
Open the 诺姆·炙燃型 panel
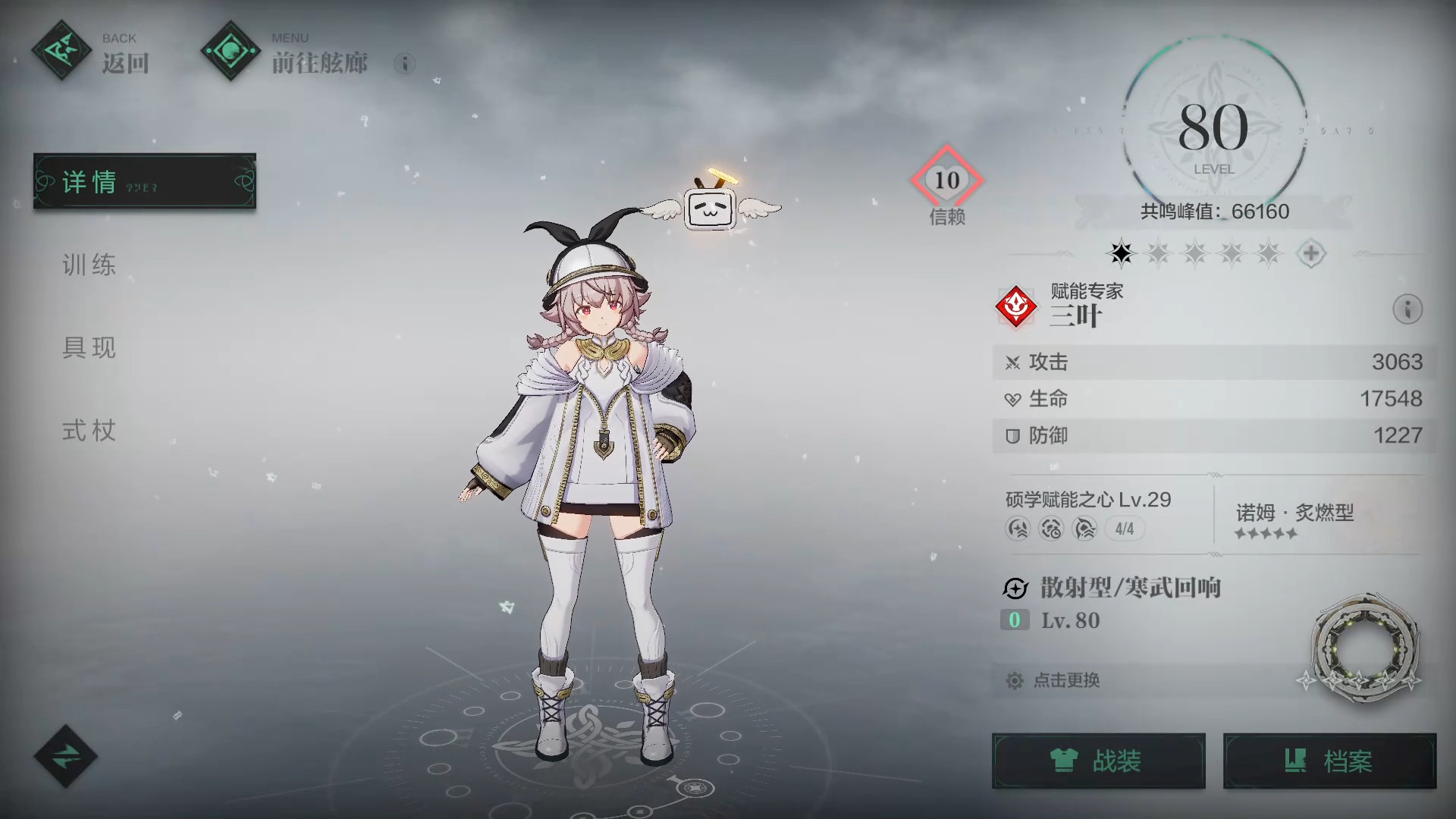1294,519
